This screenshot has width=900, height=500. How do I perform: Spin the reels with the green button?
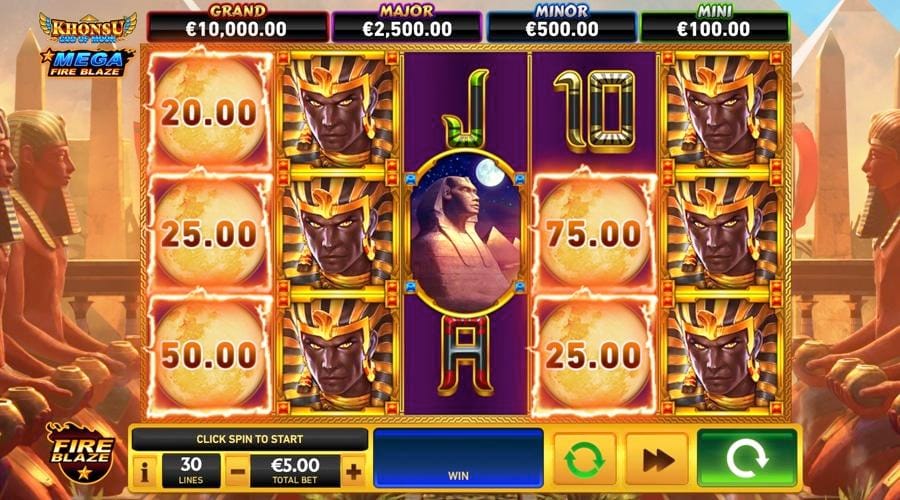pyautogui.click(x=746, y=459)
